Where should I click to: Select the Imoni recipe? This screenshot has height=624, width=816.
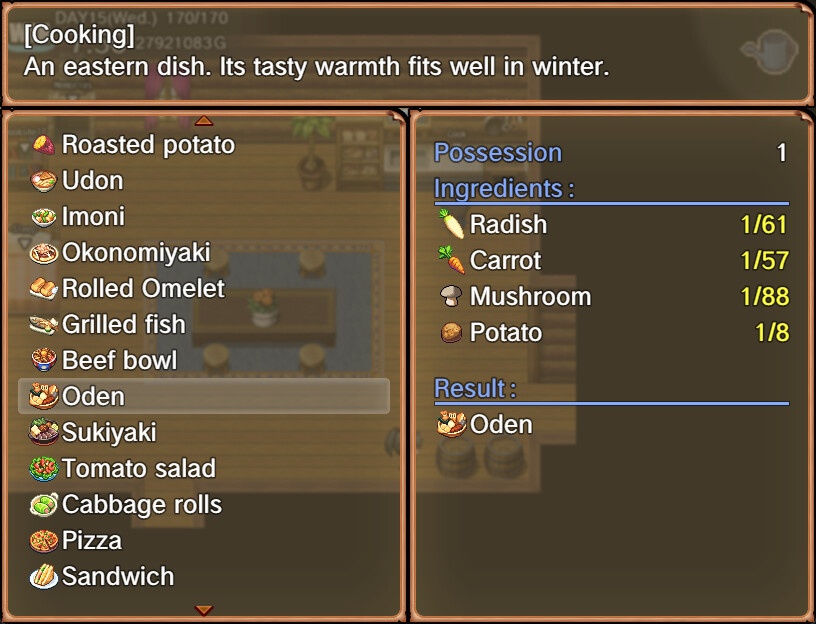click(x=93, y=217)
